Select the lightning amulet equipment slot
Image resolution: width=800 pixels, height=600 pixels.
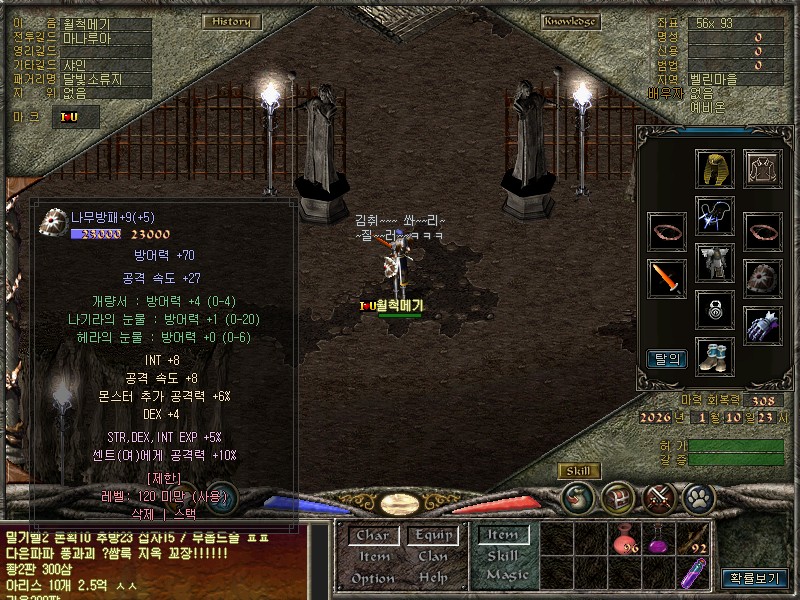point(715,216)
